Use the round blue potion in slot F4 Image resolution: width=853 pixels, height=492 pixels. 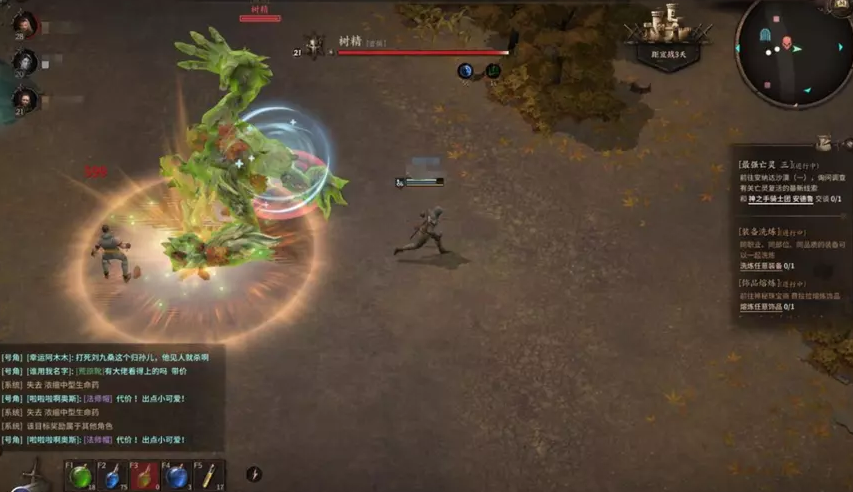(176, 476)
